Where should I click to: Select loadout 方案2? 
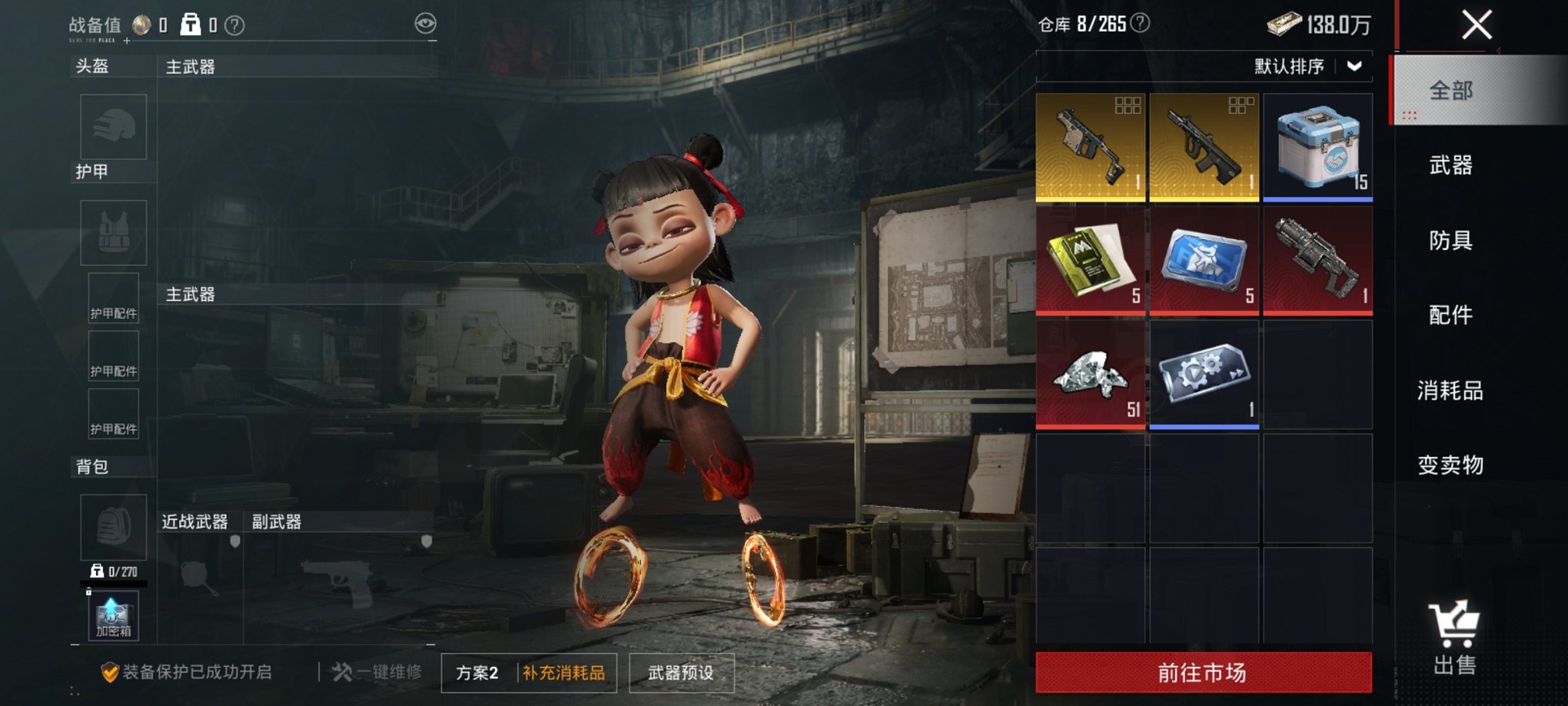(x=477, y=673)
